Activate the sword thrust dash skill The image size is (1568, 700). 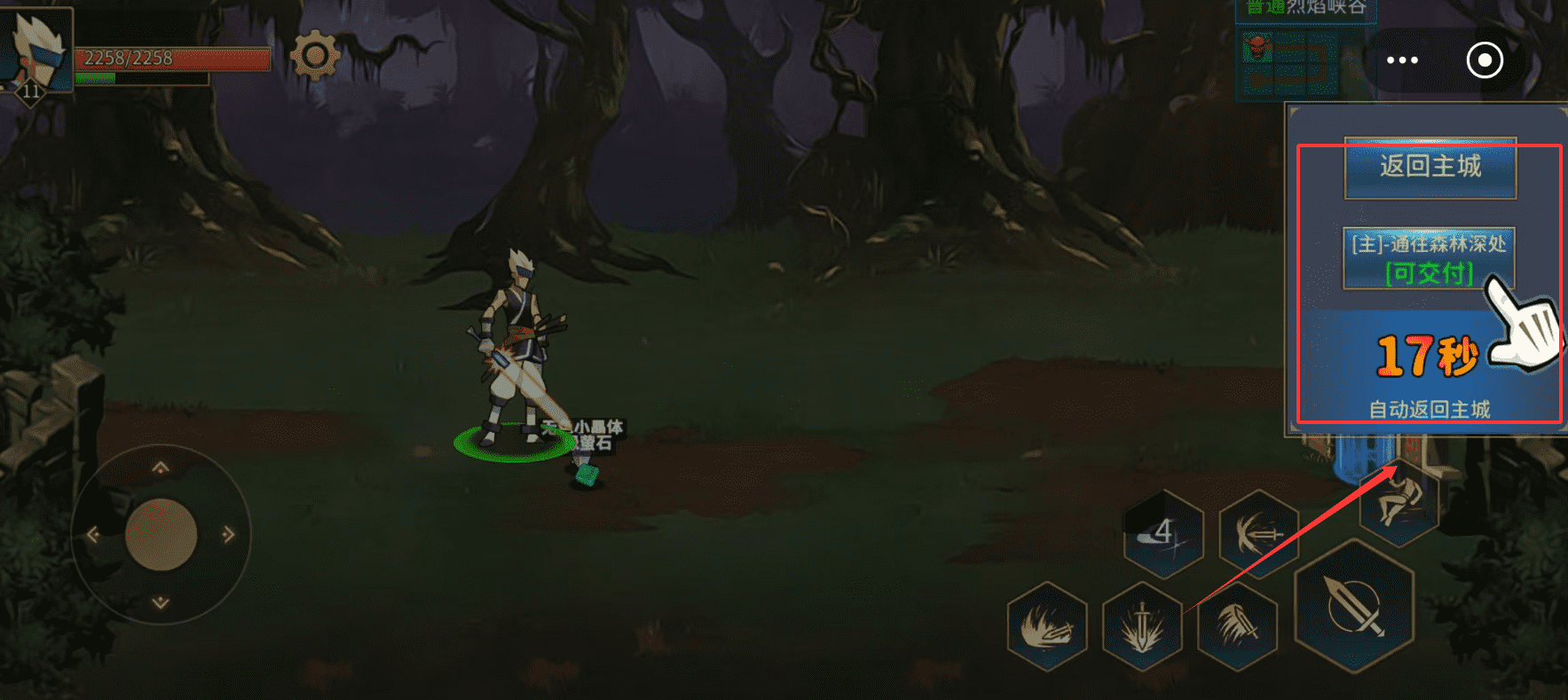coord(1258,534)
